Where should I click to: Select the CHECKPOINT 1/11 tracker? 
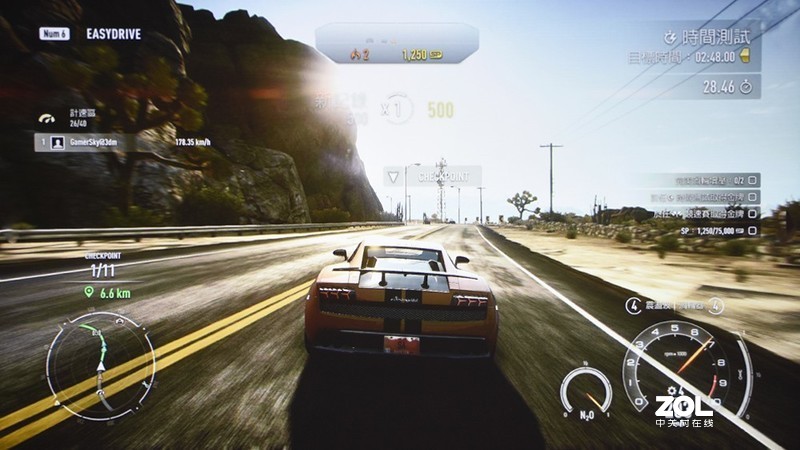tap(102, 265)
